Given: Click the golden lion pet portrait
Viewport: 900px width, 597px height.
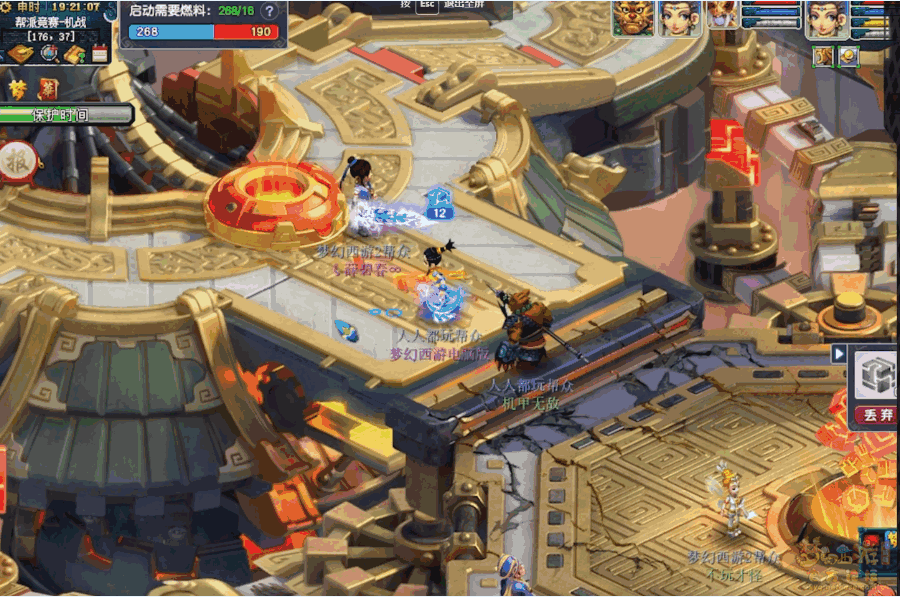Looking at the screenshot, I should coord(633,18).
